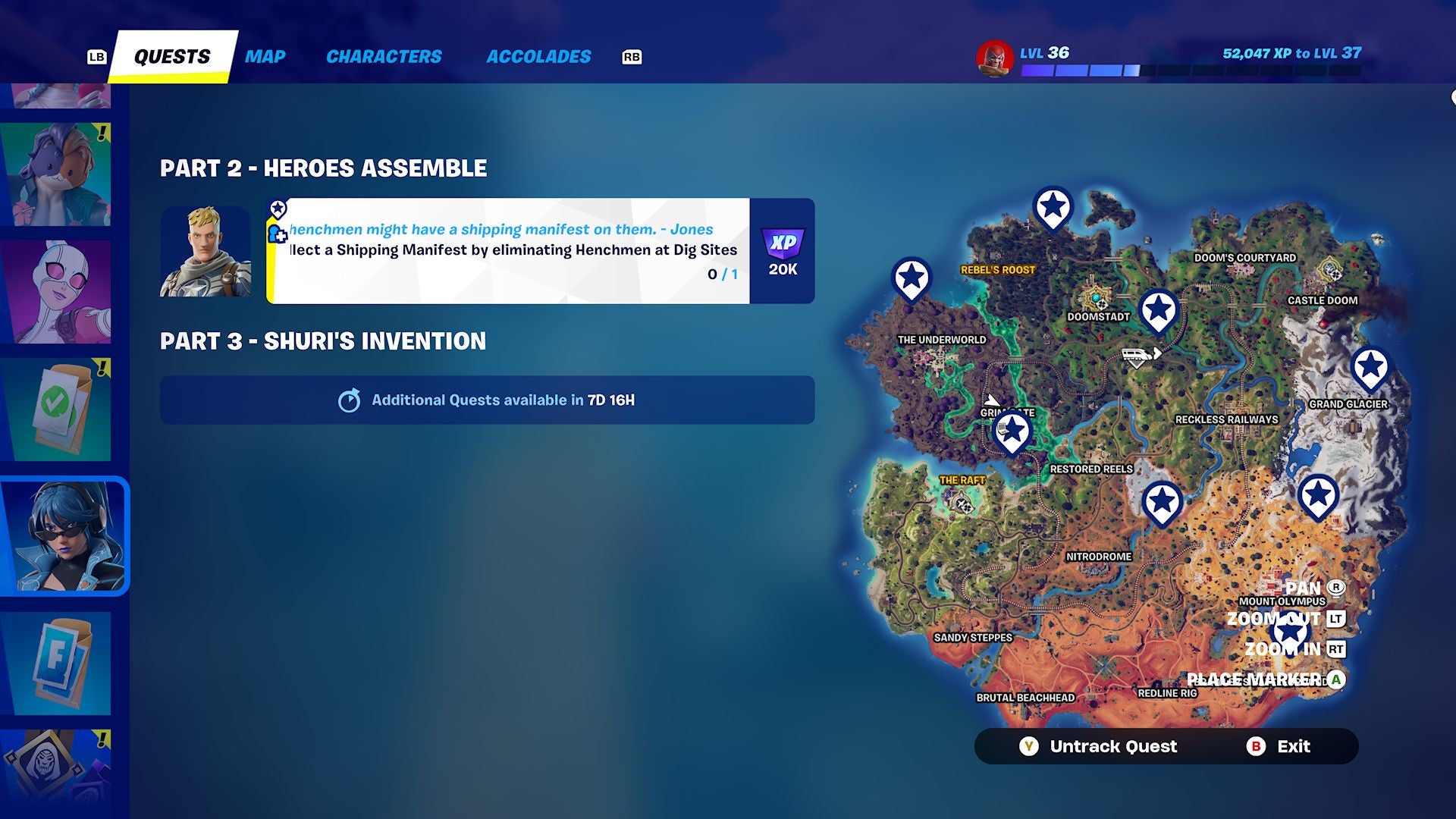Select the blue-haired character quest tab in sidebar
Image resolution: width=1456 pixels, height=819 pixels.
point(63,535)
